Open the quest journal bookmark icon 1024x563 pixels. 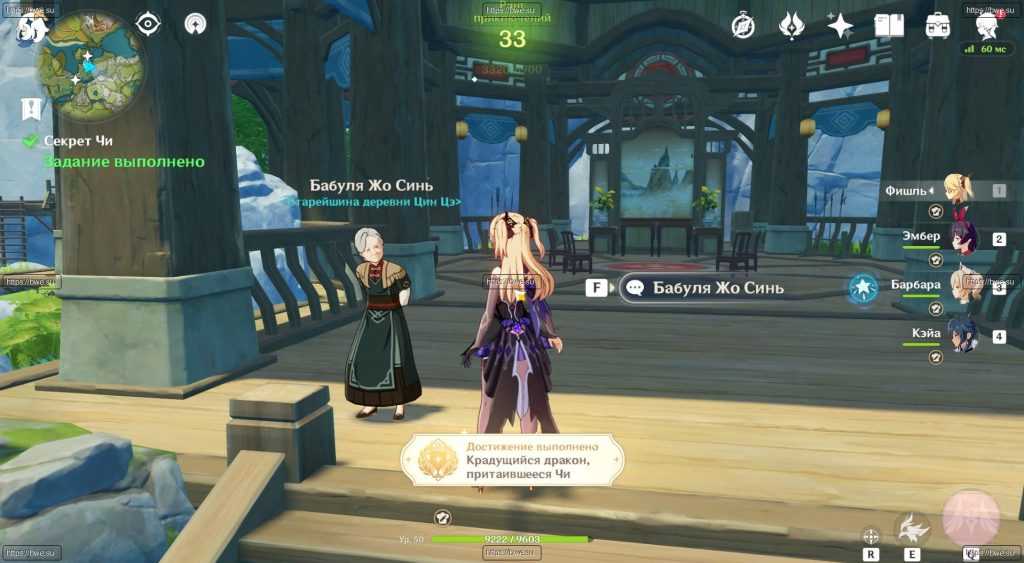click(32, 108)
